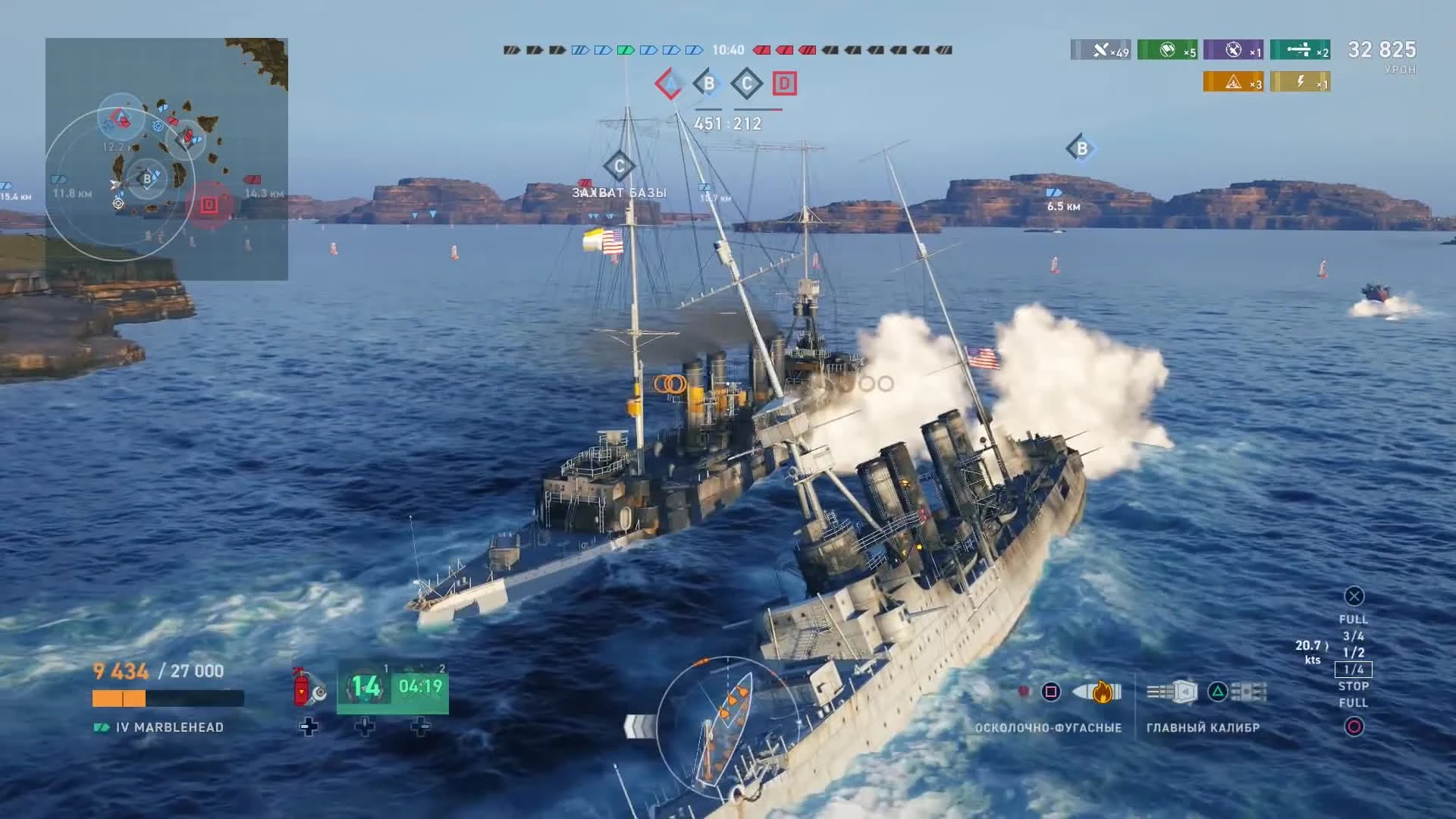1456x819 pixels.
Task: Expand the first empty consumable slot plus icon
Action: pyautogui.click(x=309, y=726)
